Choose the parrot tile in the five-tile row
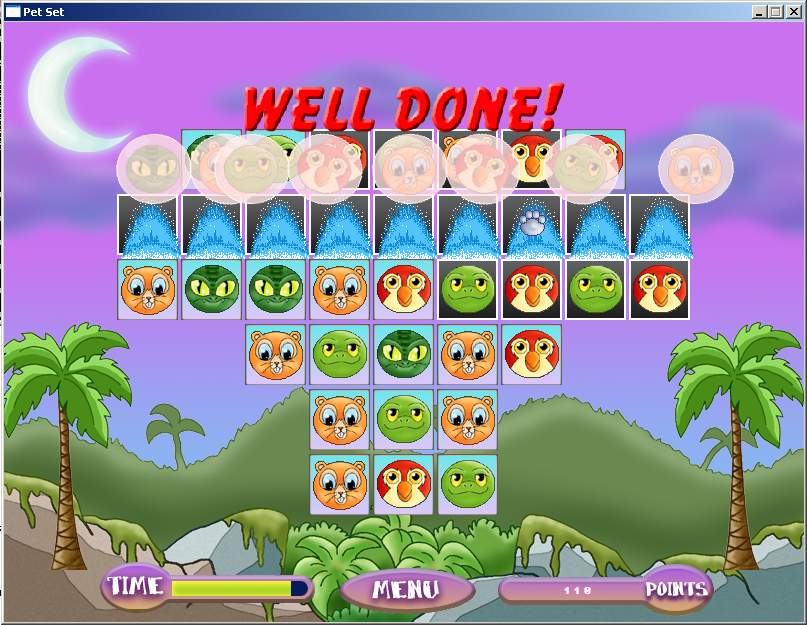Image resolution: width=807 pixels, height=625 pixels. pyautogui.click(x=531, y=354)
